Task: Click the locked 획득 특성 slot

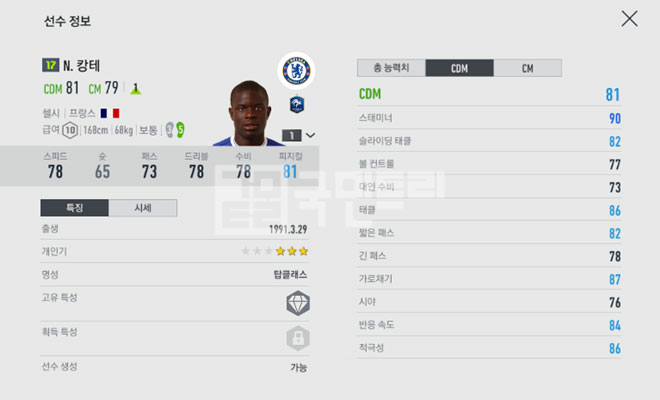Action: coord(298,336)
